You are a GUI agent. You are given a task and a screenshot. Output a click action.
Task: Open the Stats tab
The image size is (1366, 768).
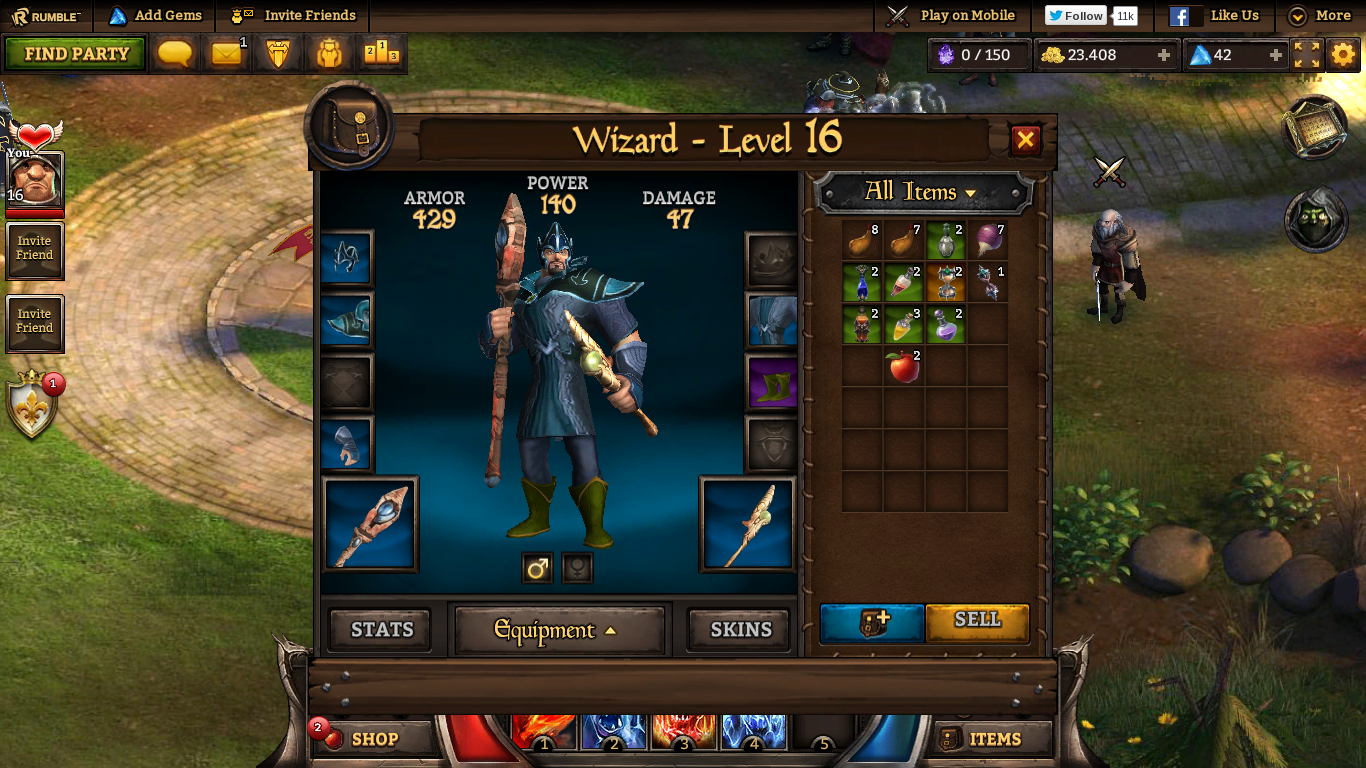tap(381, 629)
